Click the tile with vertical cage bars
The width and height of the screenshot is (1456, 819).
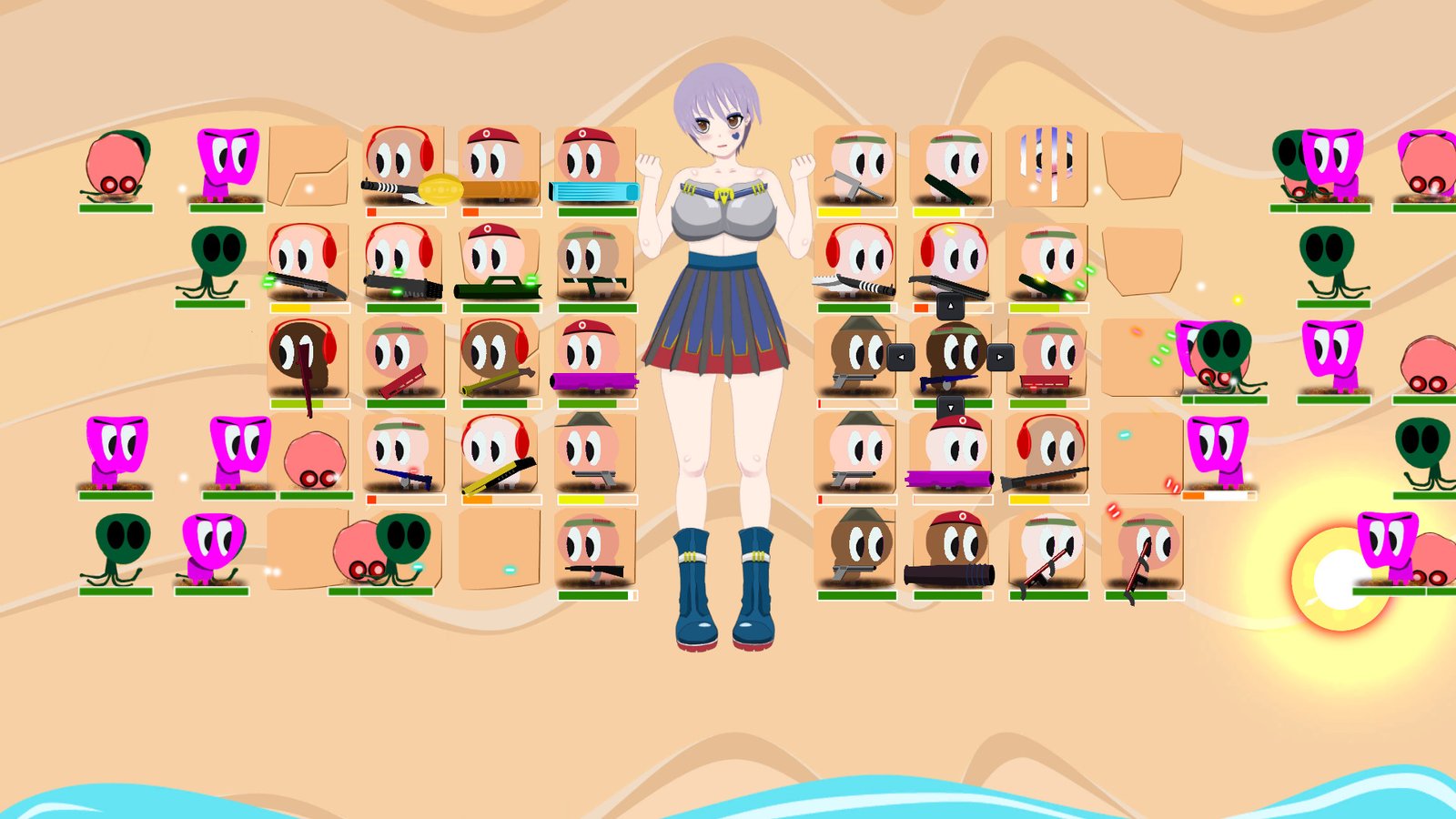tap(1048, 164)
